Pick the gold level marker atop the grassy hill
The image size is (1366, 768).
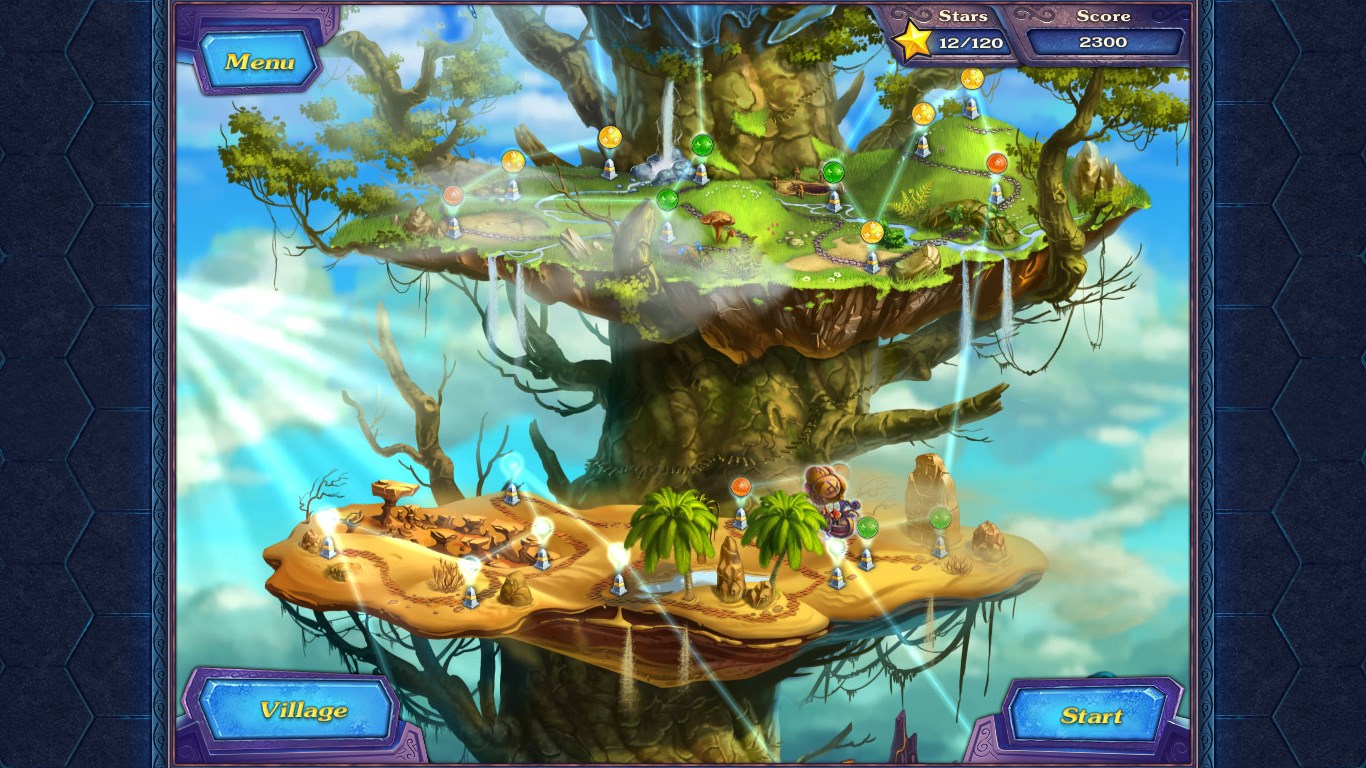[x=971, y=78]
